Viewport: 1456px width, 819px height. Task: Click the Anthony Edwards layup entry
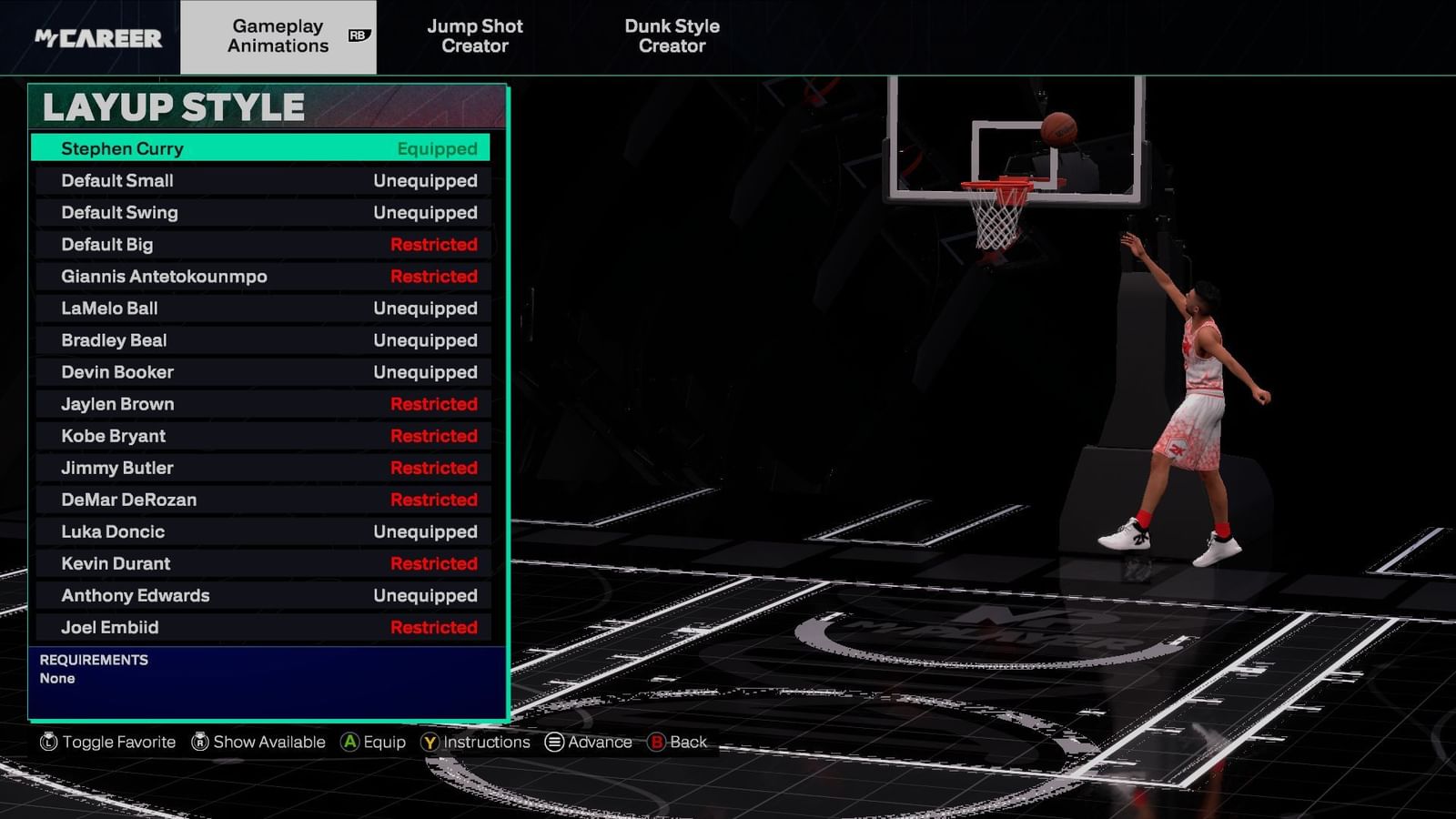(x=264, y=595)
